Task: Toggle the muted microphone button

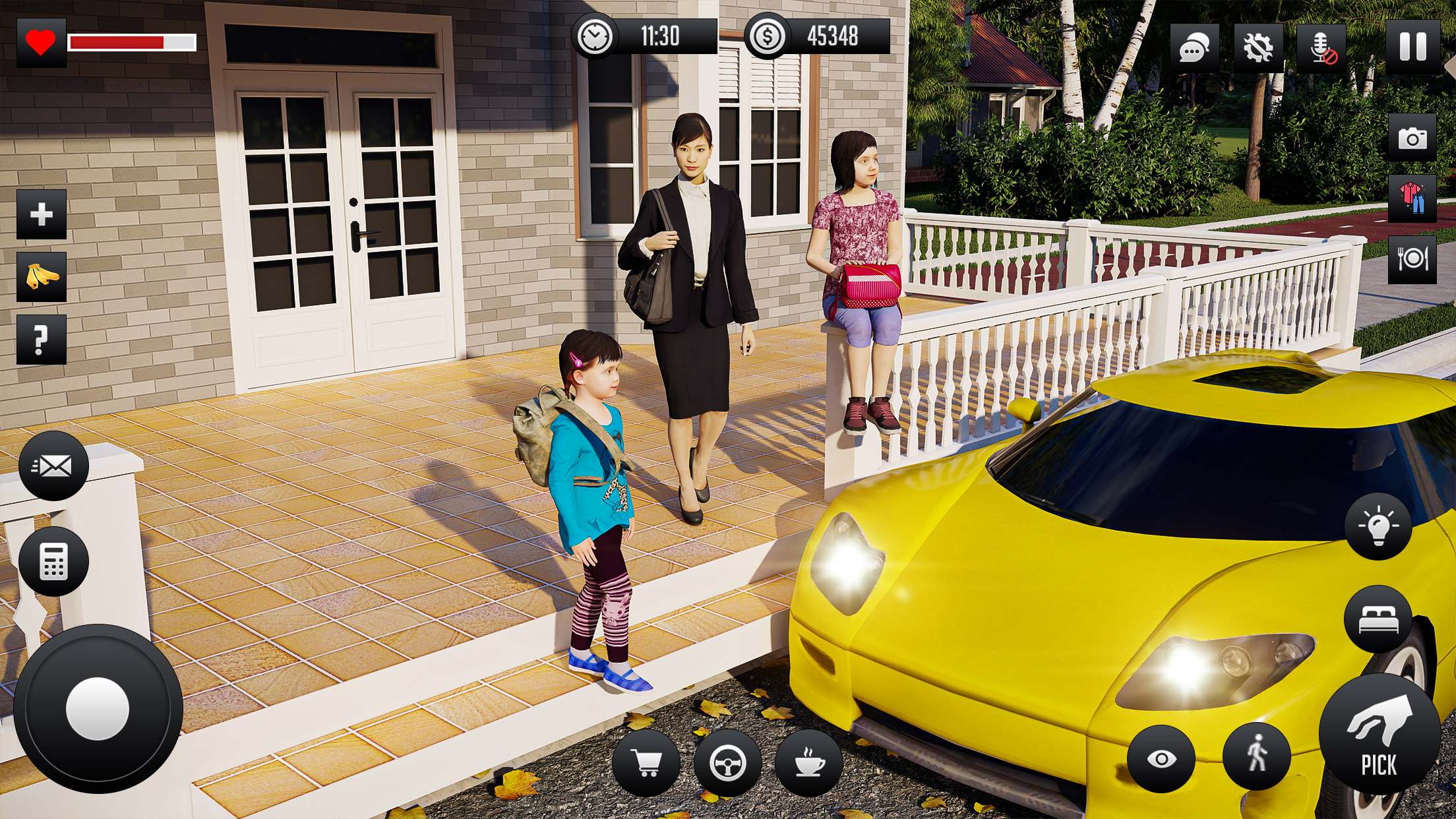Action: (x=1321, y=47)
